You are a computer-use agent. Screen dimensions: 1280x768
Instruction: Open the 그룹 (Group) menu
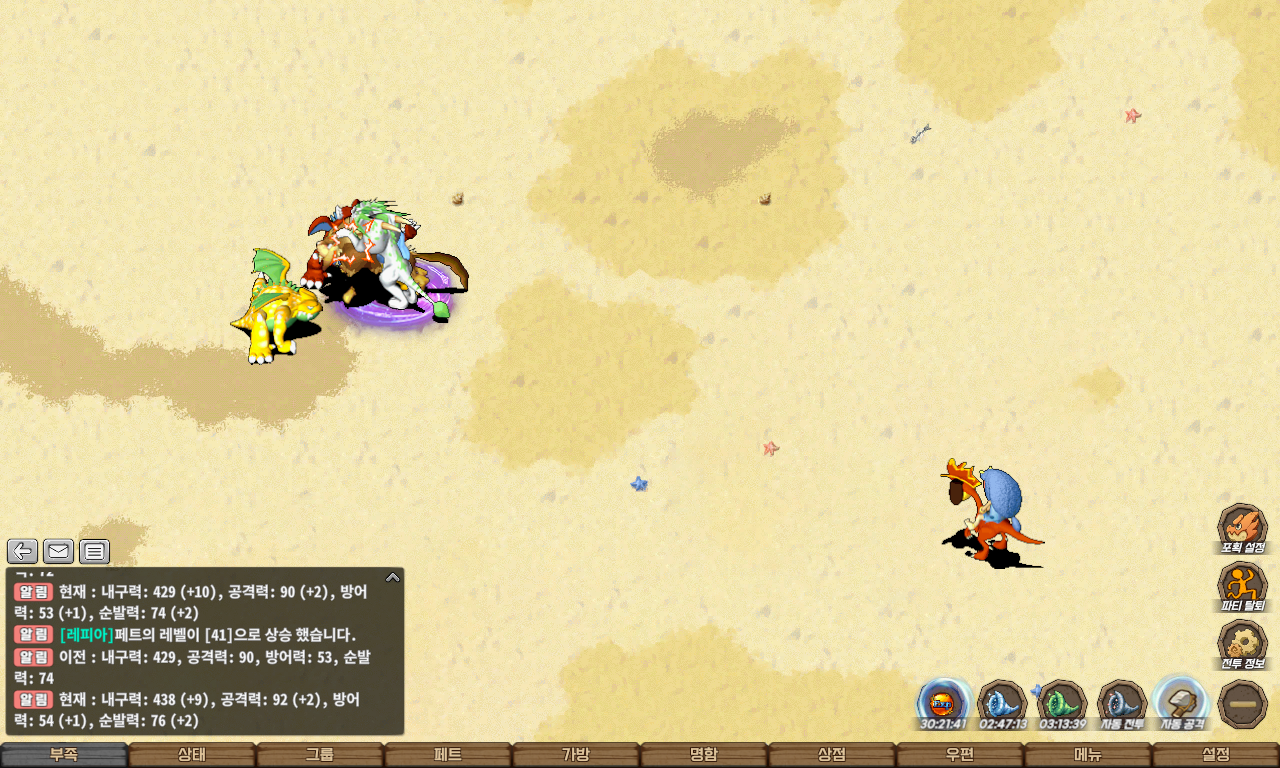point(320,755)
